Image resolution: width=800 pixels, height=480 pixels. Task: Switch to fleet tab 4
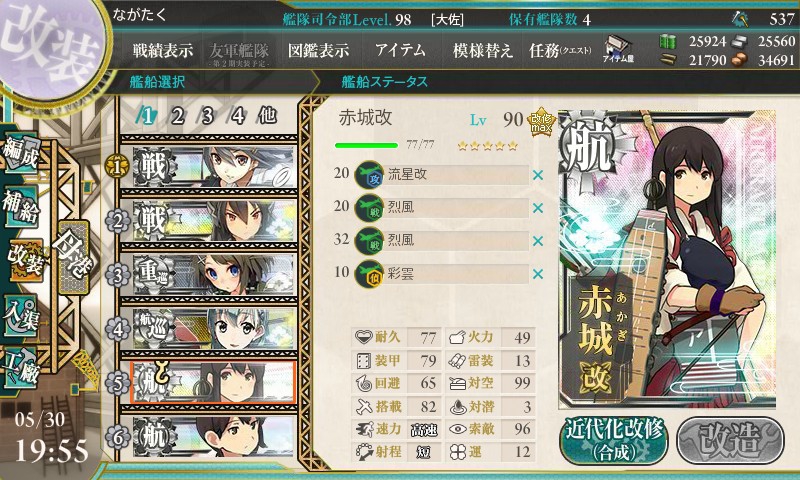237,115
